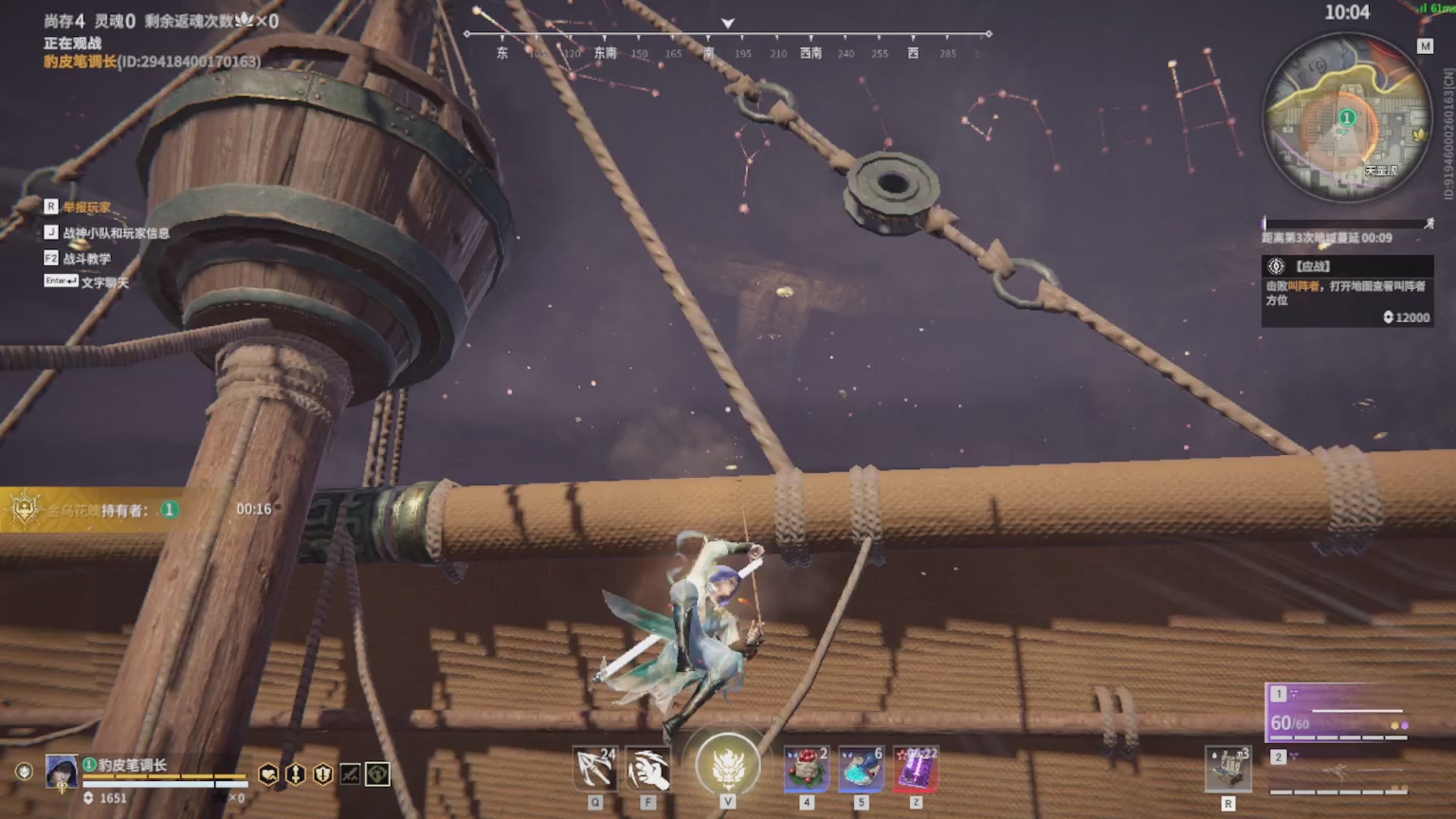1456x819 pixels.
Task: Use the blue armor powder item
Action: point(861,769)
